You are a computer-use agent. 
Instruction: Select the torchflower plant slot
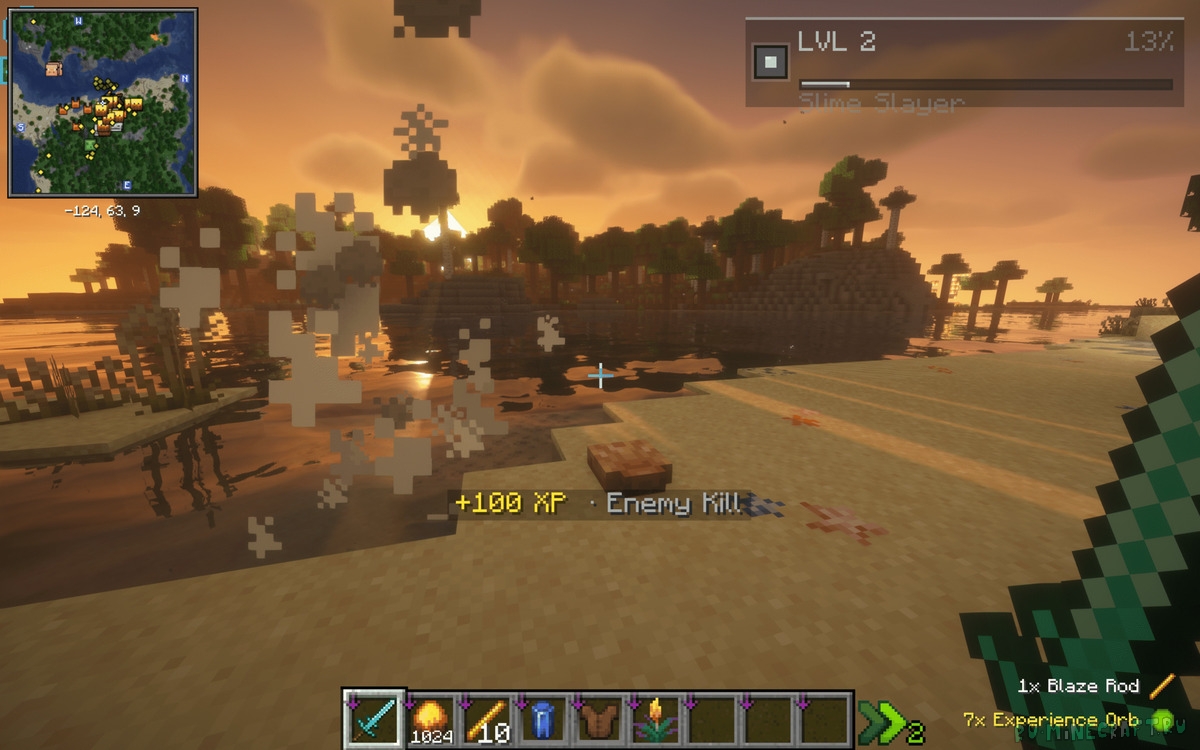click(x=656, y=718)
